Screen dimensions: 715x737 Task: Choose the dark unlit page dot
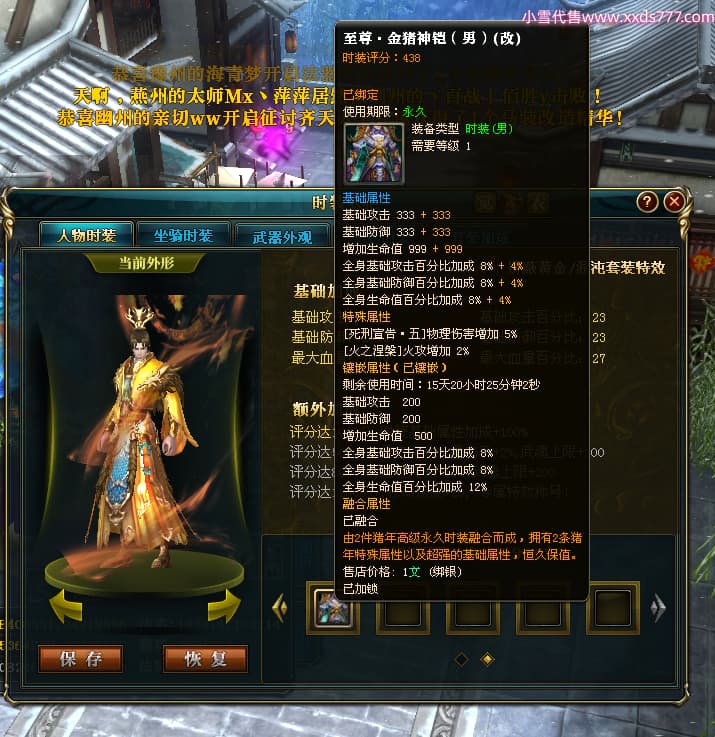click(x=461, y=658)
